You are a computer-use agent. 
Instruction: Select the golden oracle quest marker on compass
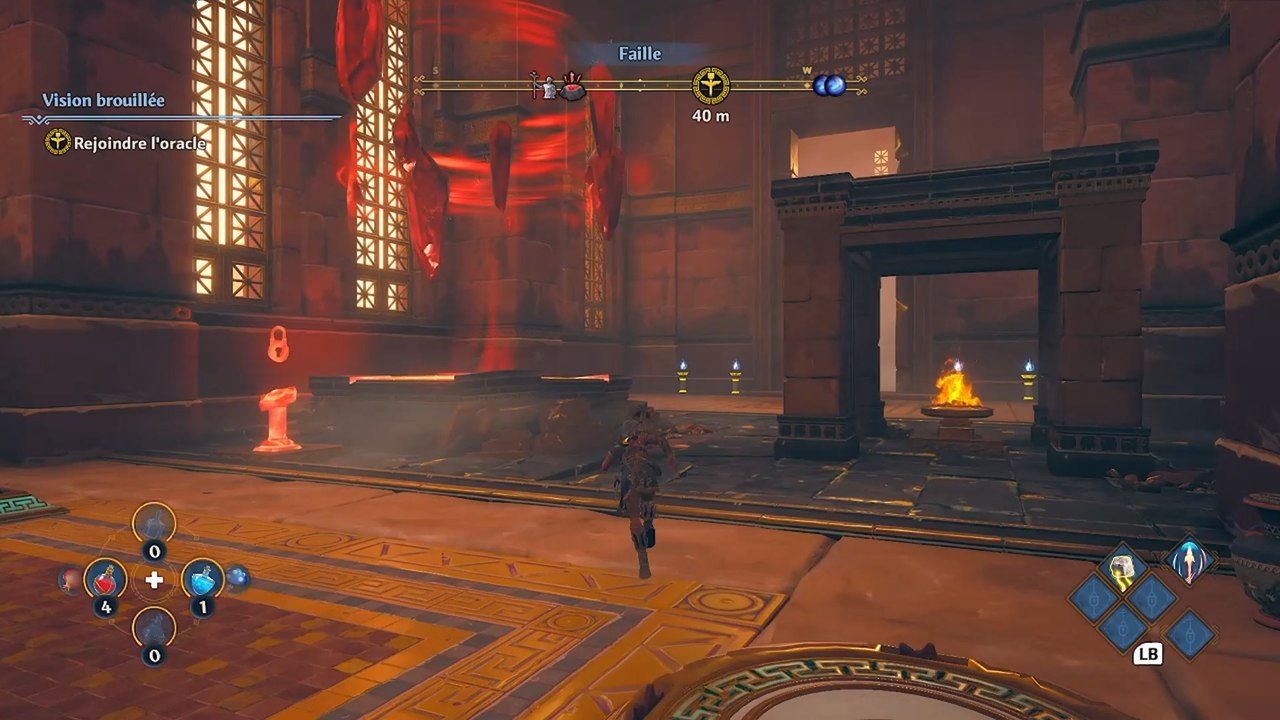coord(711,85)
